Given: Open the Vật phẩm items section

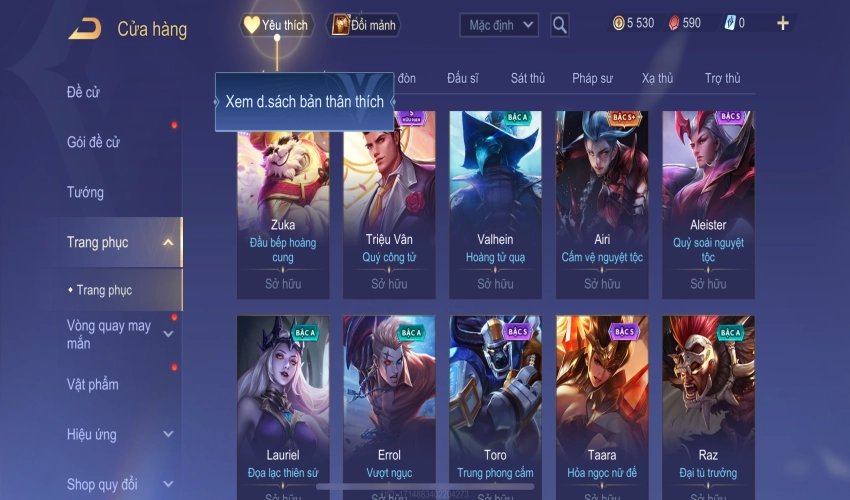Looking at the screenshot, I should tap(93, 384).
